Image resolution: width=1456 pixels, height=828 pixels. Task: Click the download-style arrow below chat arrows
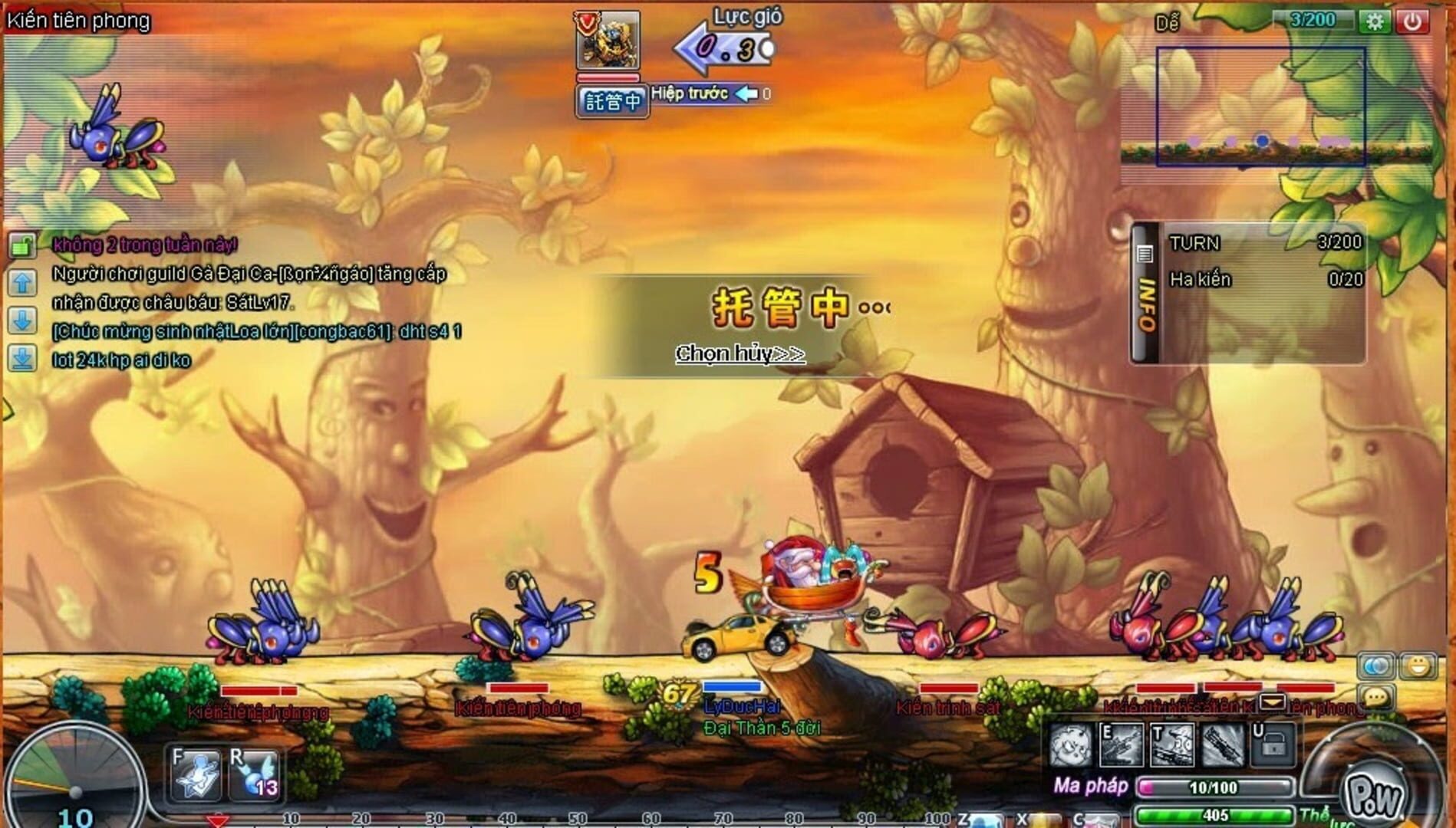pos(21,356)
